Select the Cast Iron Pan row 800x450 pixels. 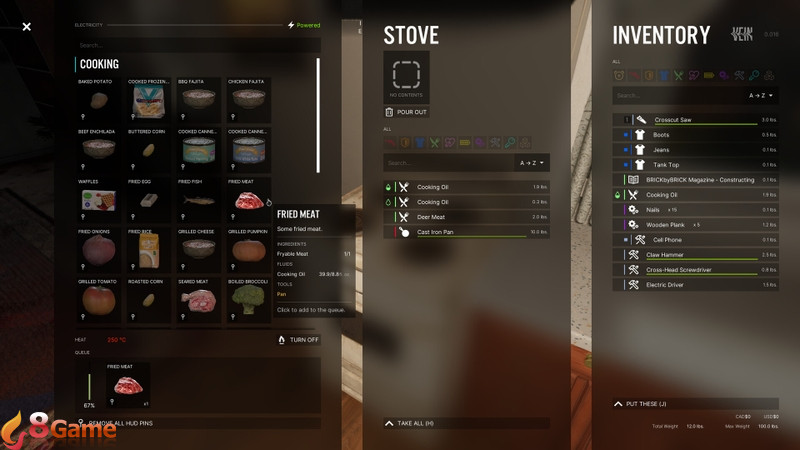438,232
